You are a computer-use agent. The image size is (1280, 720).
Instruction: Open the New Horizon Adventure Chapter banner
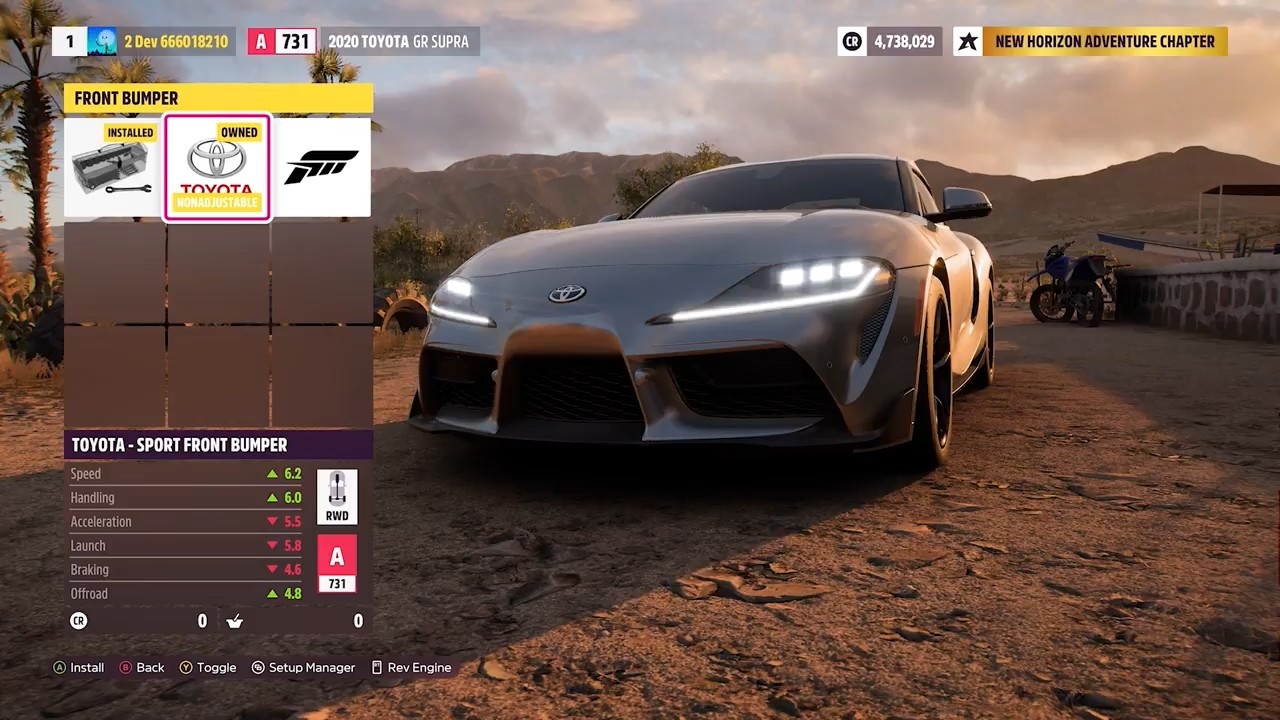coord(1091,41)
